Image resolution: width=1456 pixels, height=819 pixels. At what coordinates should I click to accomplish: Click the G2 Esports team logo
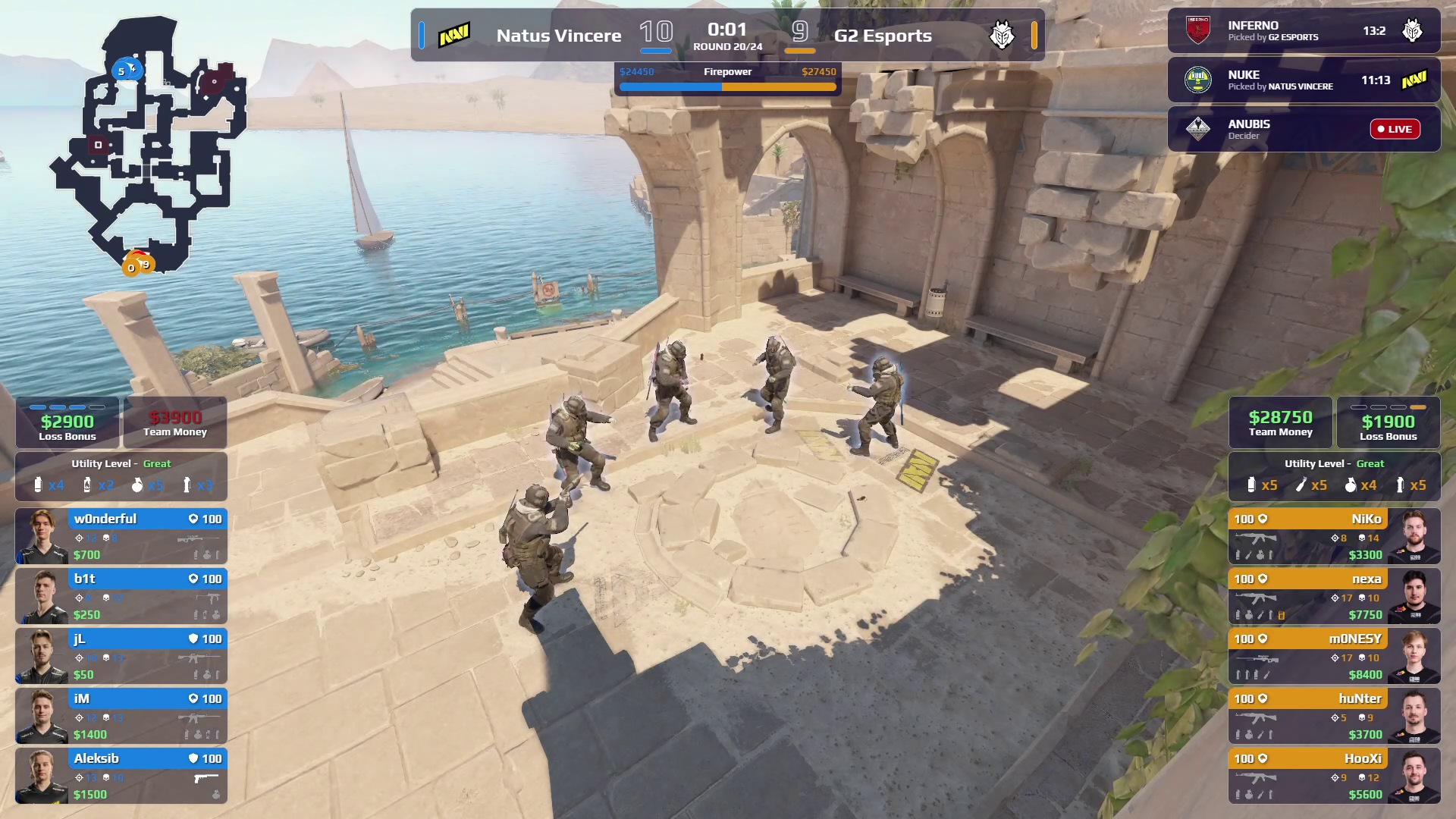pos(1002,35)
